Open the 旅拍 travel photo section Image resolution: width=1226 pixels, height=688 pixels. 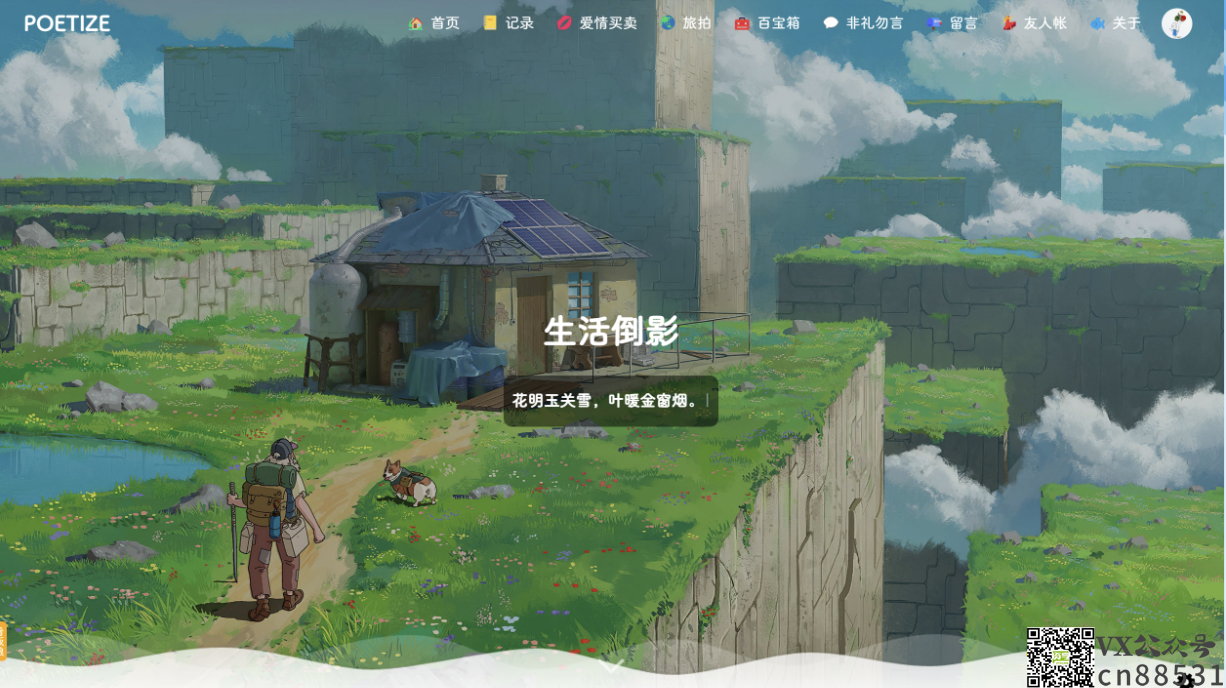(686, 23)
